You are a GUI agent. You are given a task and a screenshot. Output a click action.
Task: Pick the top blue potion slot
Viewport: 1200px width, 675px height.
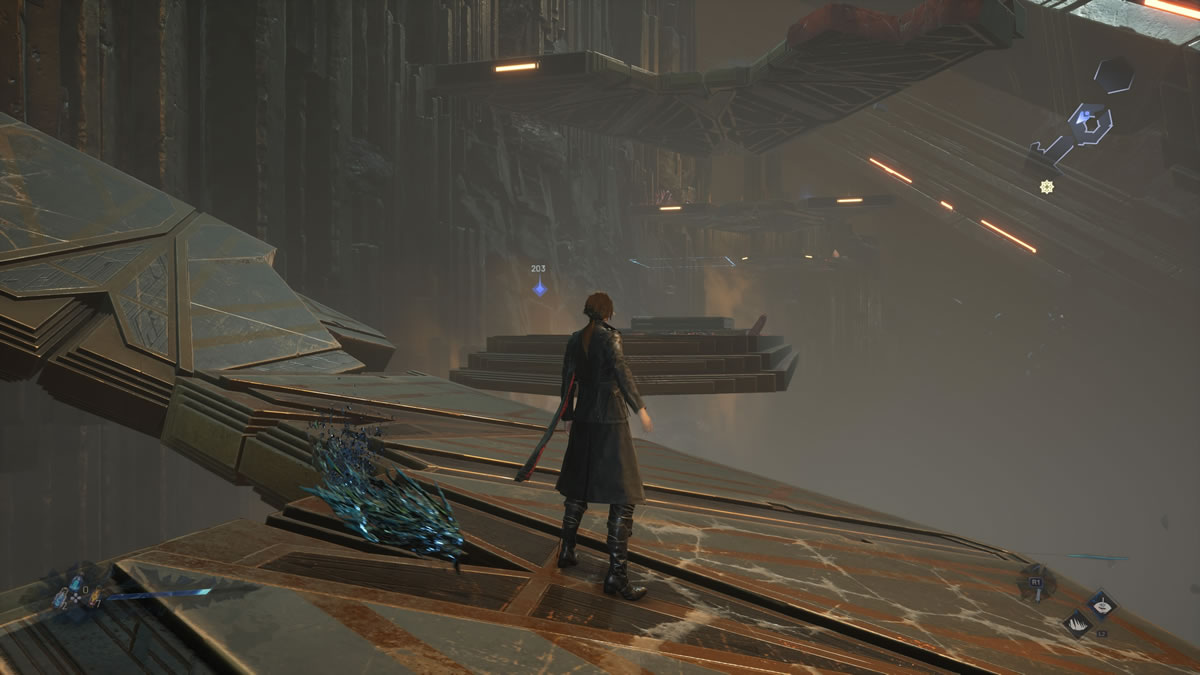click(x=75, y=583)
